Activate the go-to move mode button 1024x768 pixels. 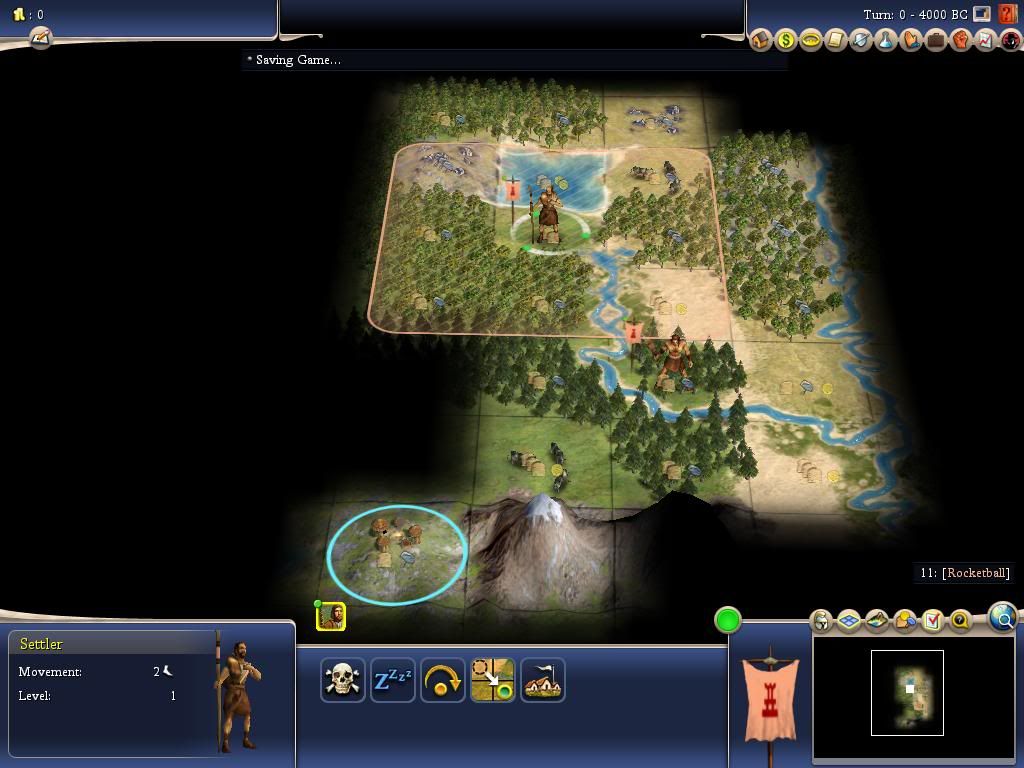click(493, 681)
